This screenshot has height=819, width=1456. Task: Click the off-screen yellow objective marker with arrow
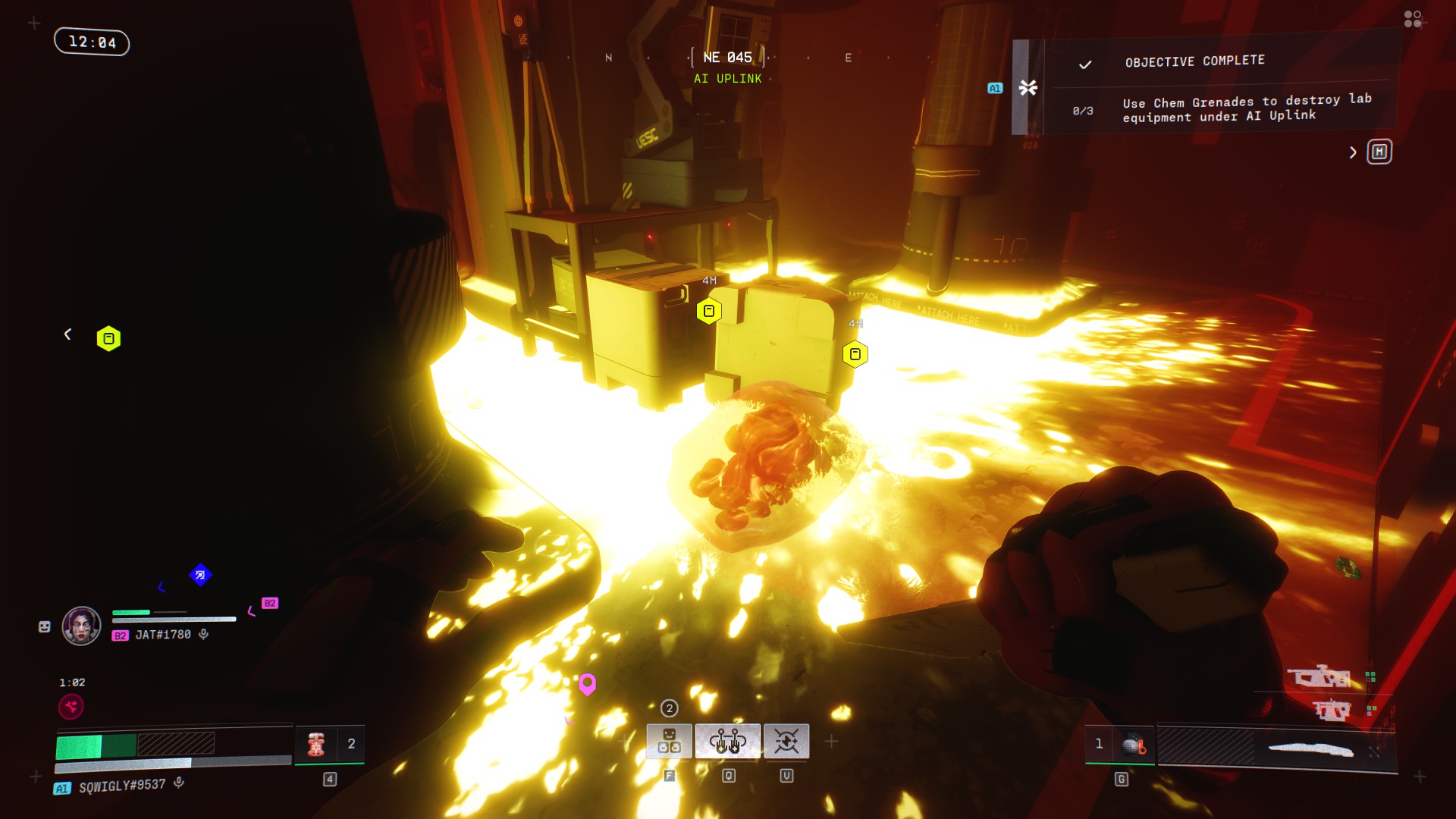(x=108, y=338)
